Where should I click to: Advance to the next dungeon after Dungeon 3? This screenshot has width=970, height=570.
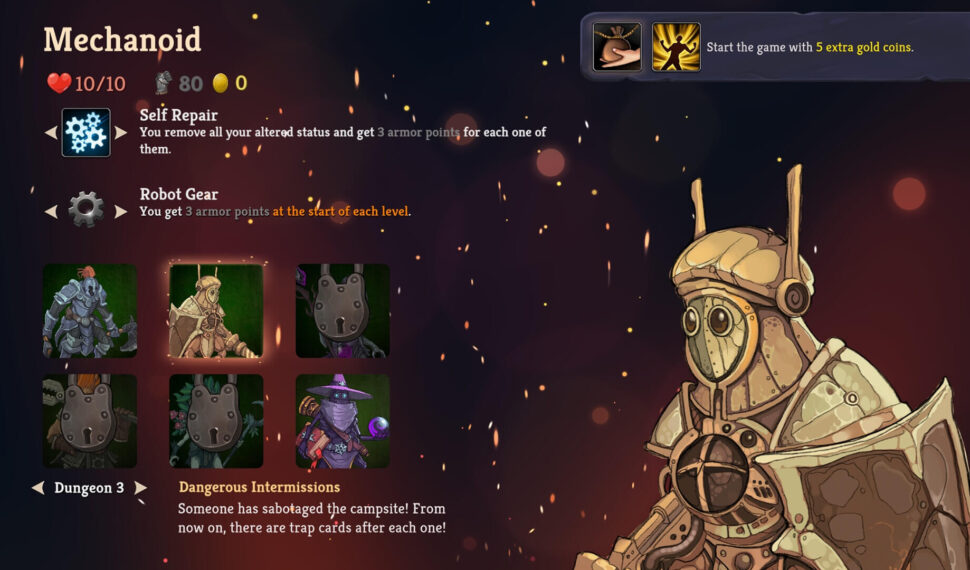click(141, 488)
